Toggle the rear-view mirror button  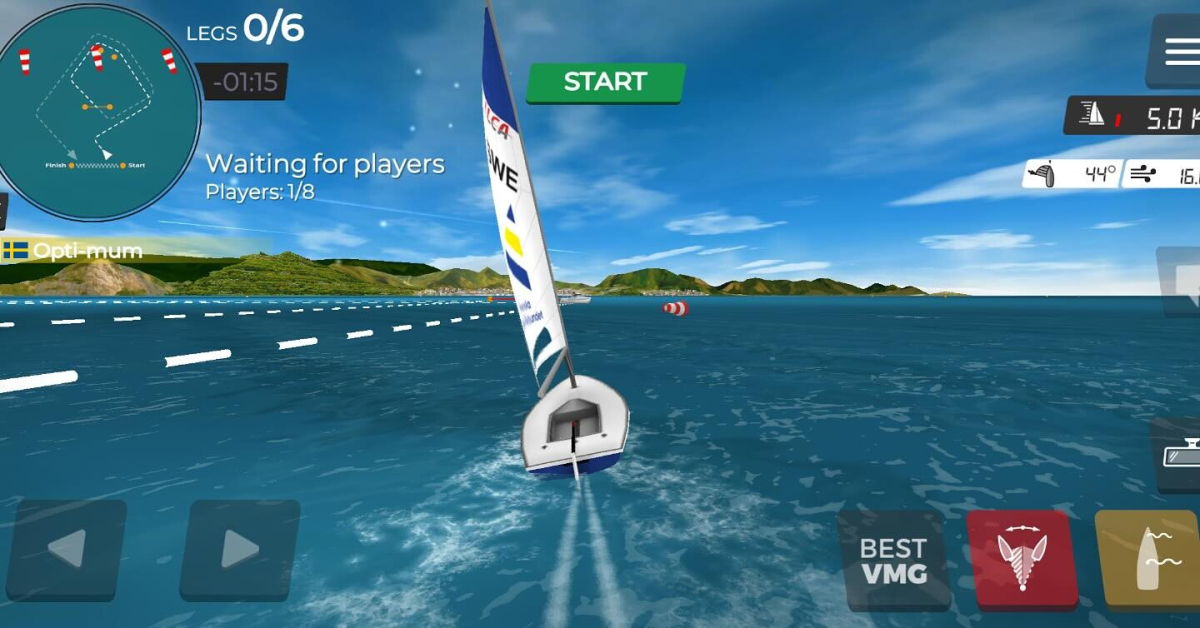[x=1178, y=455]
